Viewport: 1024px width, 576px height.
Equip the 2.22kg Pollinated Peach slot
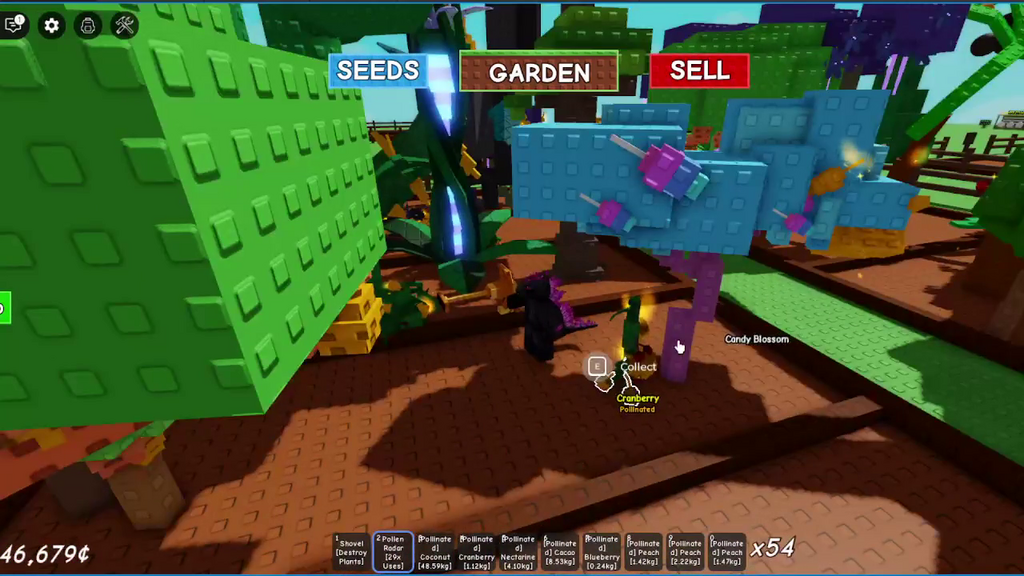tap(685, 551)
